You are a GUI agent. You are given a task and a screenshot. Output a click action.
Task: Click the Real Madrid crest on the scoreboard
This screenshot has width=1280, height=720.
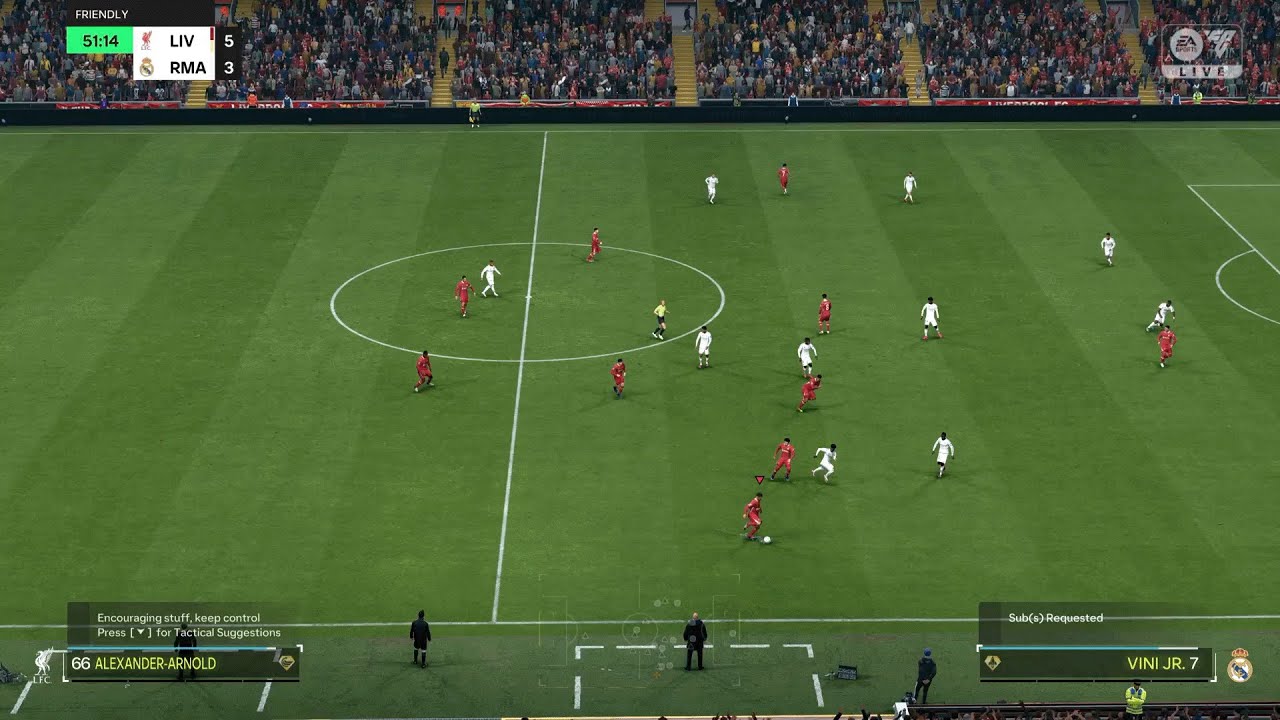147,66
